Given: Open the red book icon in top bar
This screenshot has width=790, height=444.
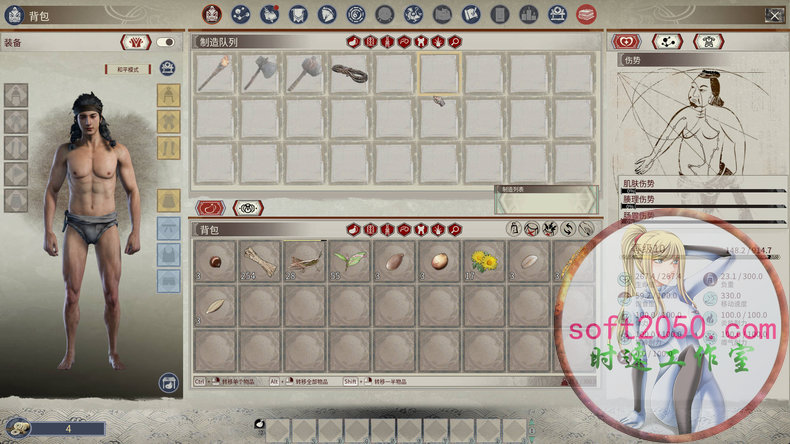Looking at the screenshot, I should click(587, 14).
